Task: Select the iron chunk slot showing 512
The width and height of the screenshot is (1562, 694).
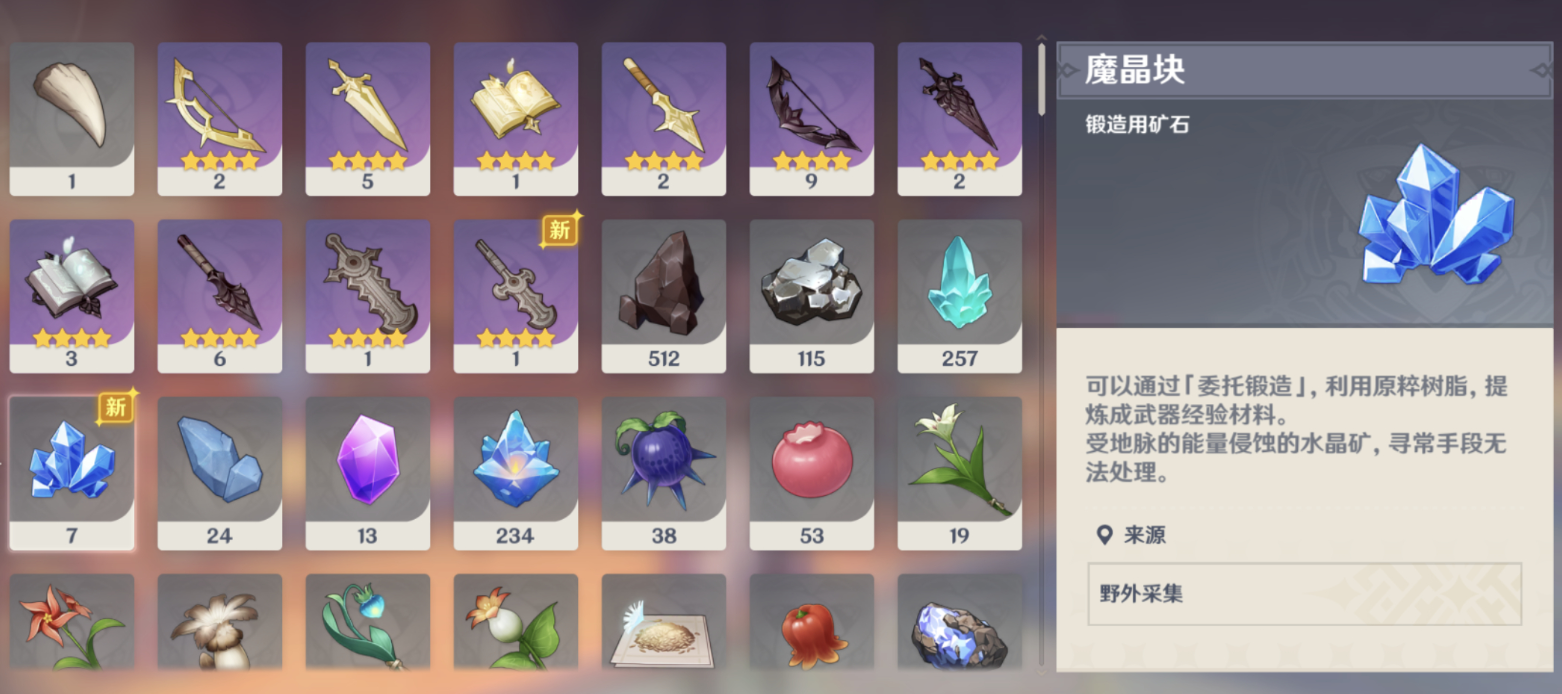Action: 663,295
